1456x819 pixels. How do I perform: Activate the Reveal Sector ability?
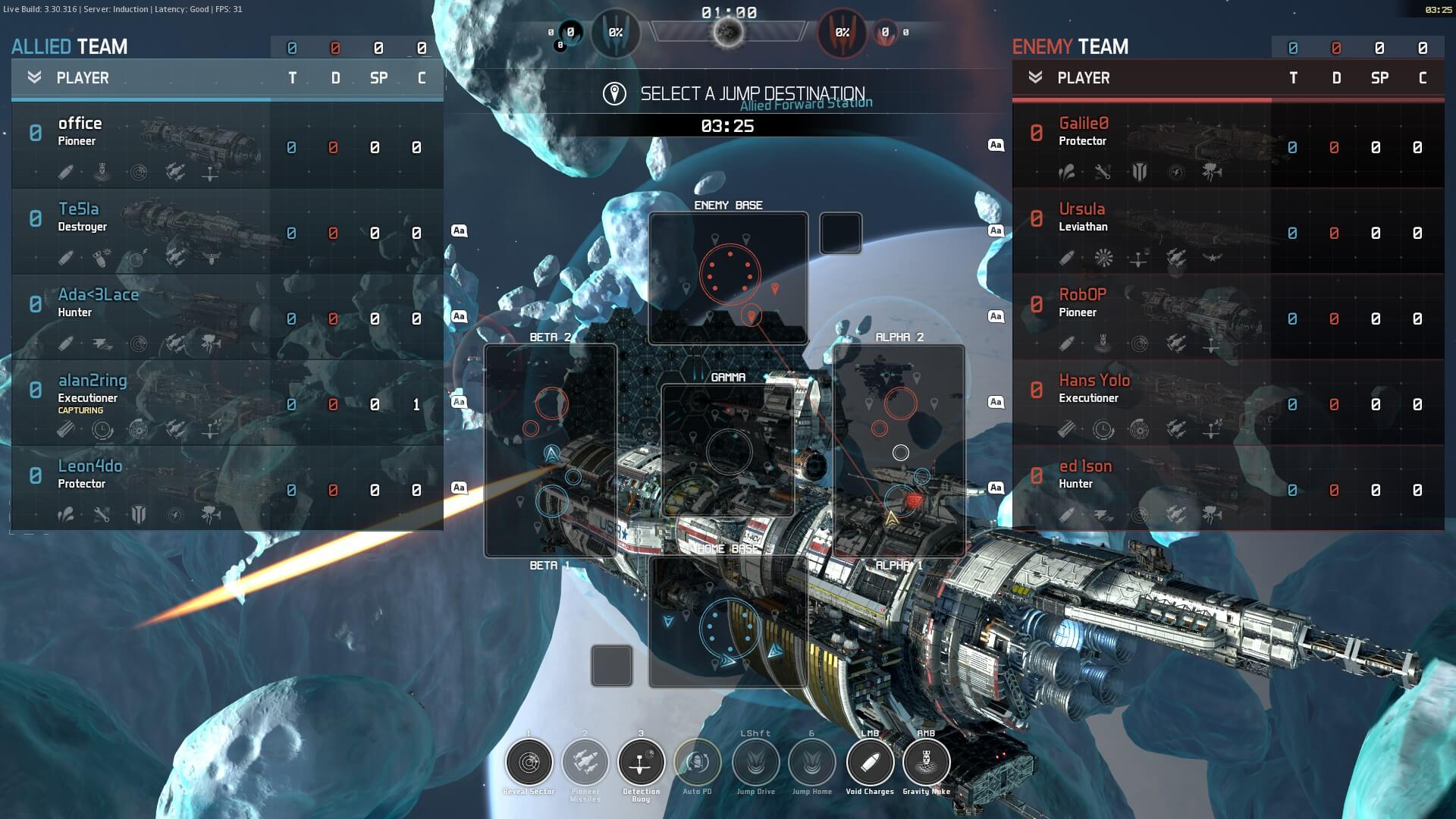[x=529, y=762]
